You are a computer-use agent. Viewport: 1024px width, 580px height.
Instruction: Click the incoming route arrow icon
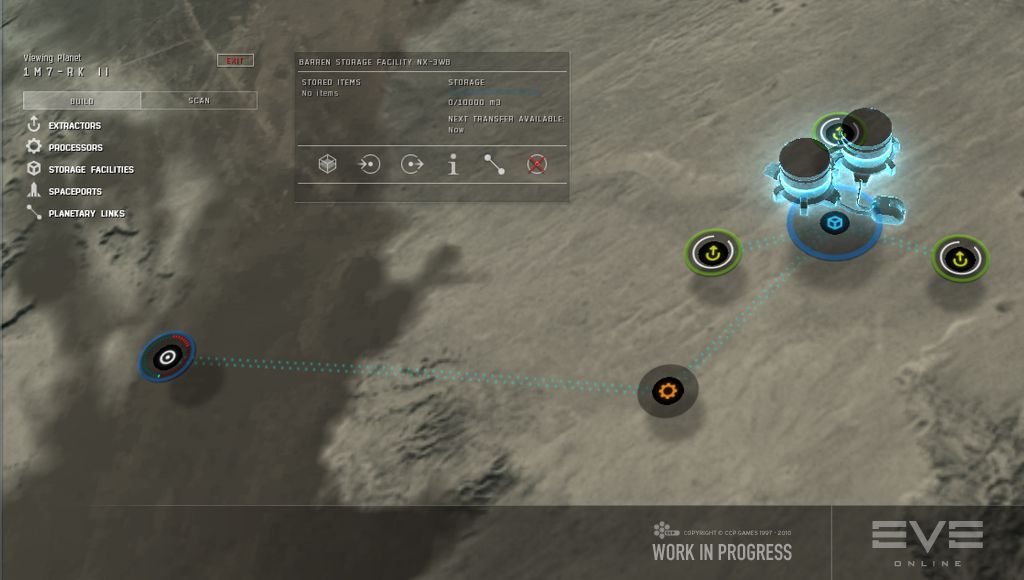pyautogui.click(x=369, y=165)
